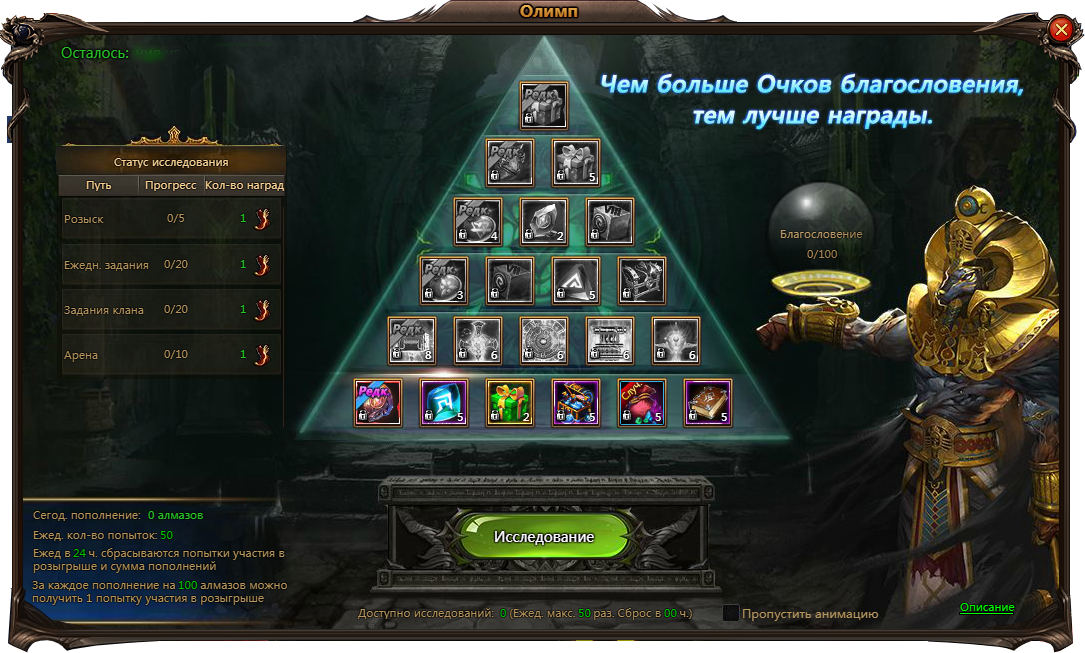Choose the Арена path row
The width and height of the screenshot is (1085, 653).
coord(172,355)
